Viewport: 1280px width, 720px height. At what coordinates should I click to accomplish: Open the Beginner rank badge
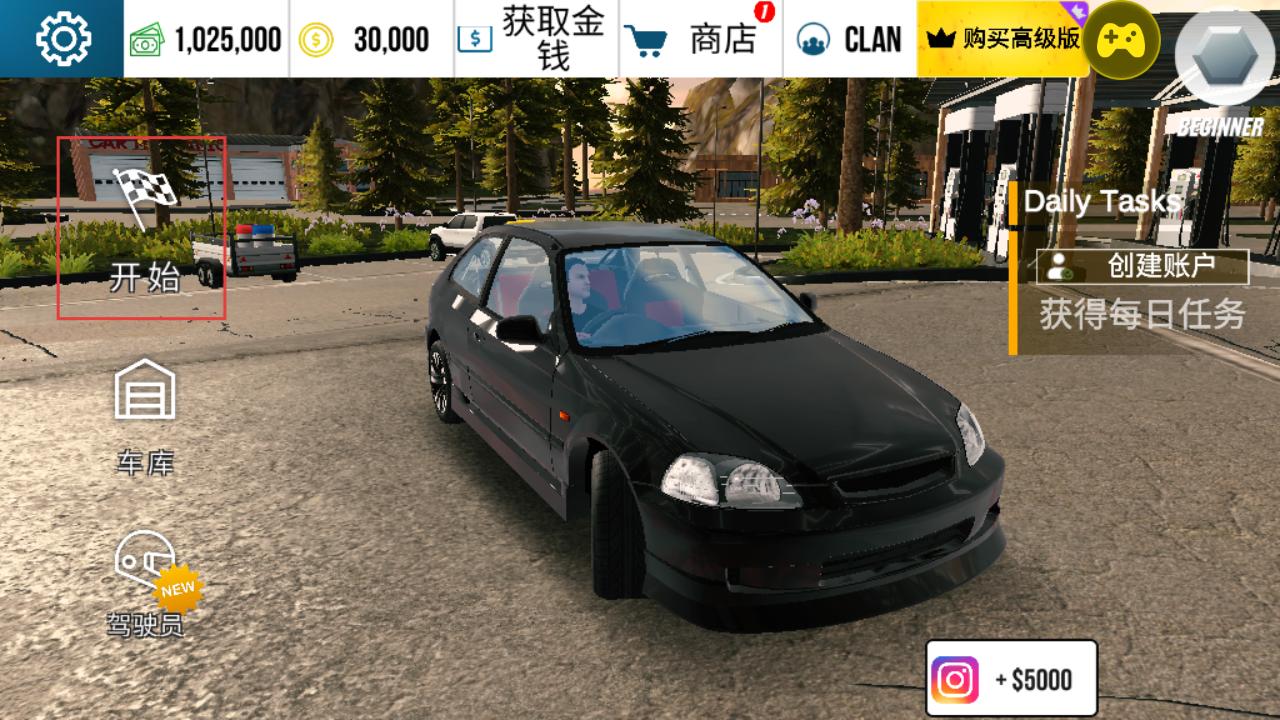click(1219, 70)
